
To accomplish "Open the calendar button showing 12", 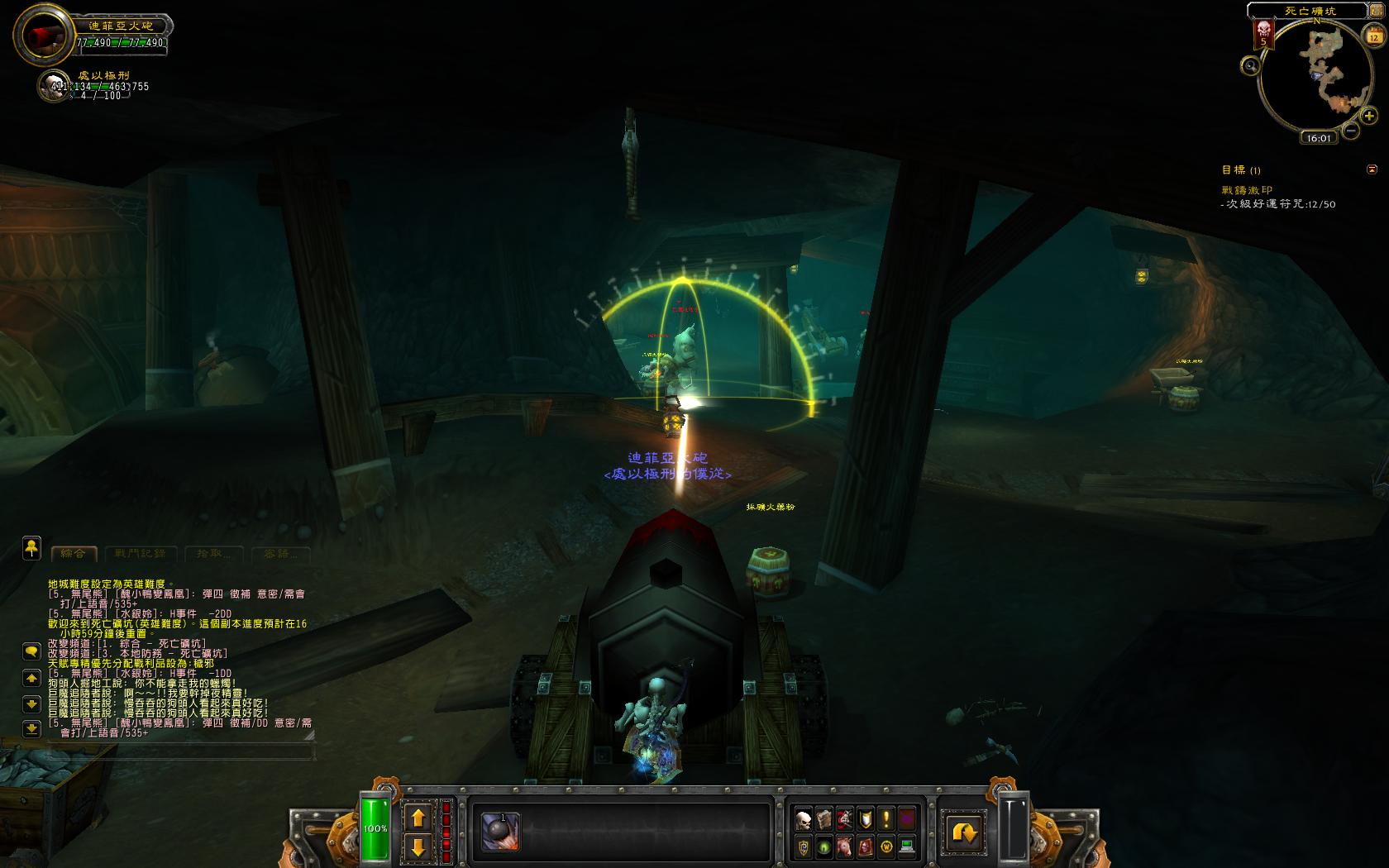I will (1373, 36).
